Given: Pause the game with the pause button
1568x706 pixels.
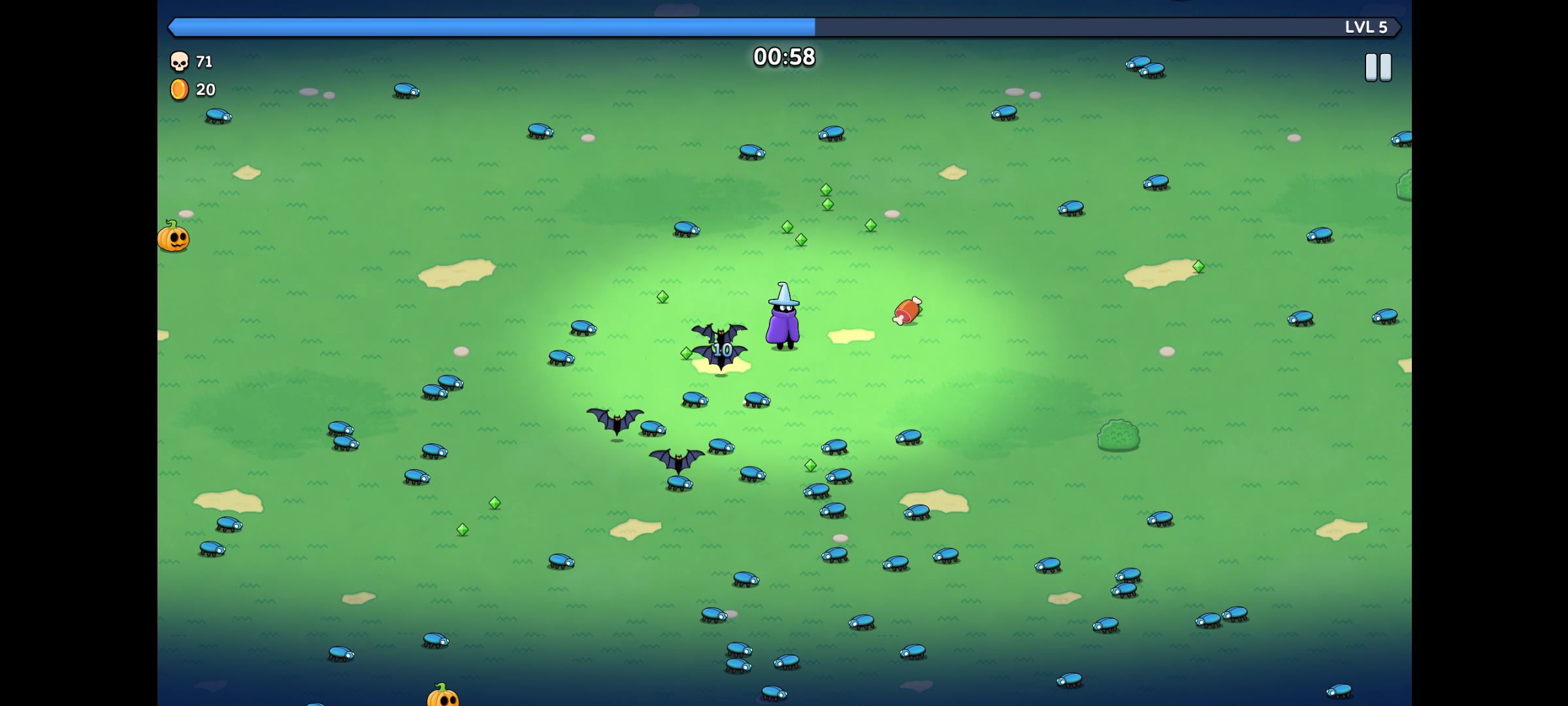Looking at the screenshot, I should coord(1378,67).
